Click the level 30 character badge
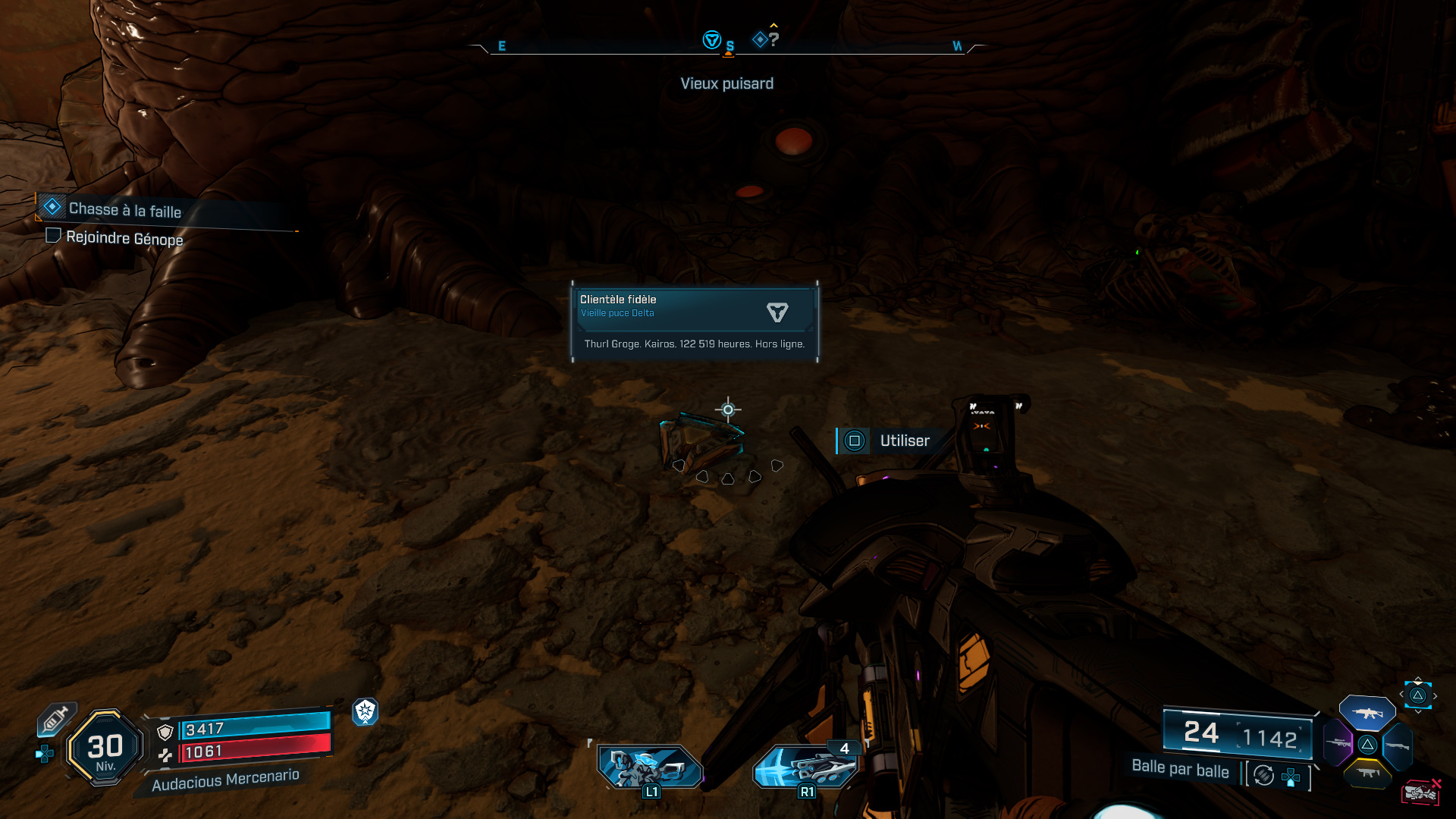Image resolution: width=1456 pixels, height=819 pixels. pos(105,748)
